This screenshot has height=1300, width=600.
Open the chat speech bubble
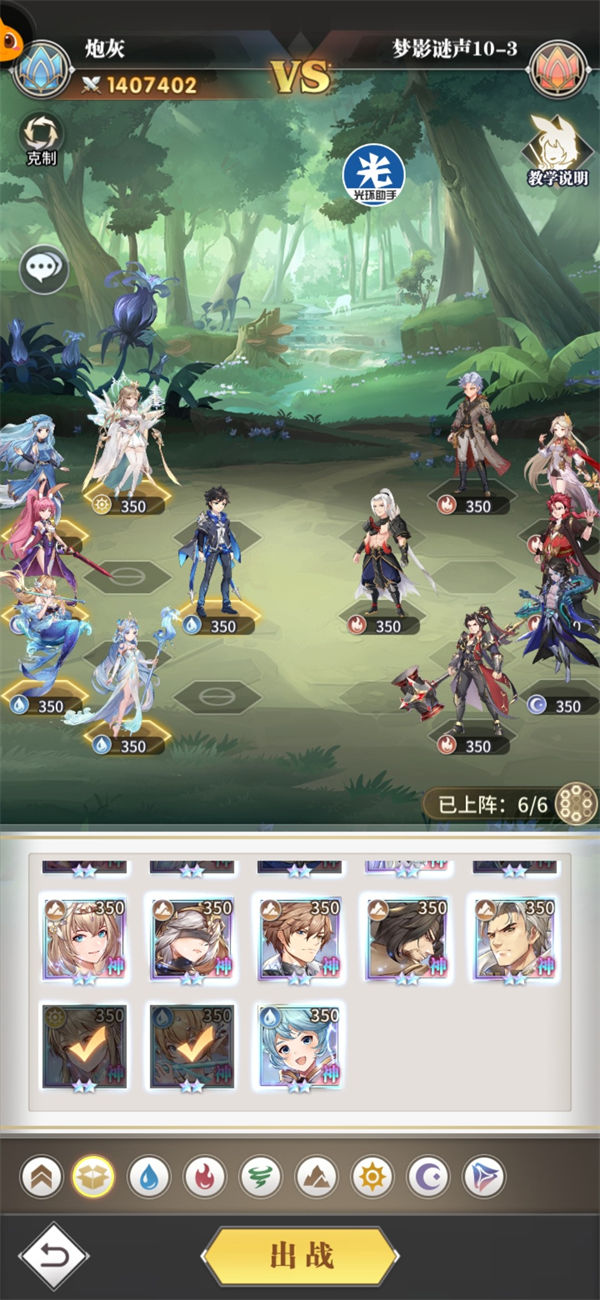coord(44,270)
